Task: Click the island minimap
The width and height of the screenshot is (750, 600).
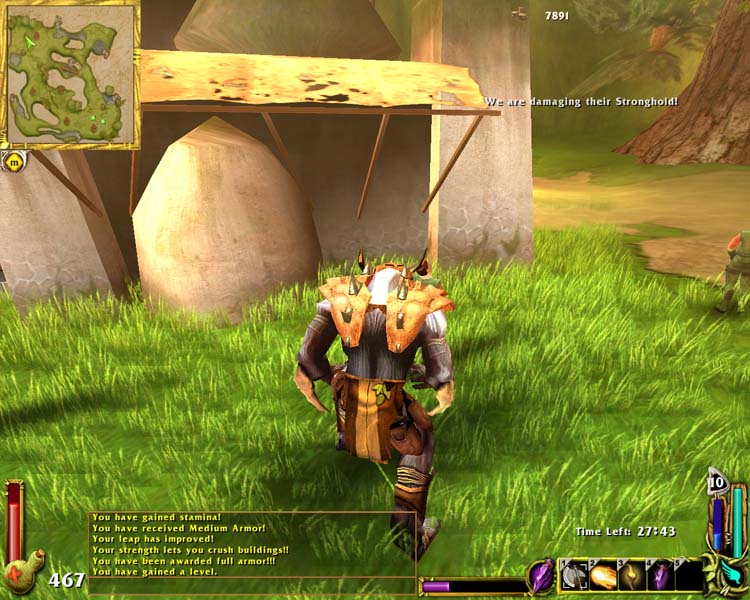Action: point(70,74)
